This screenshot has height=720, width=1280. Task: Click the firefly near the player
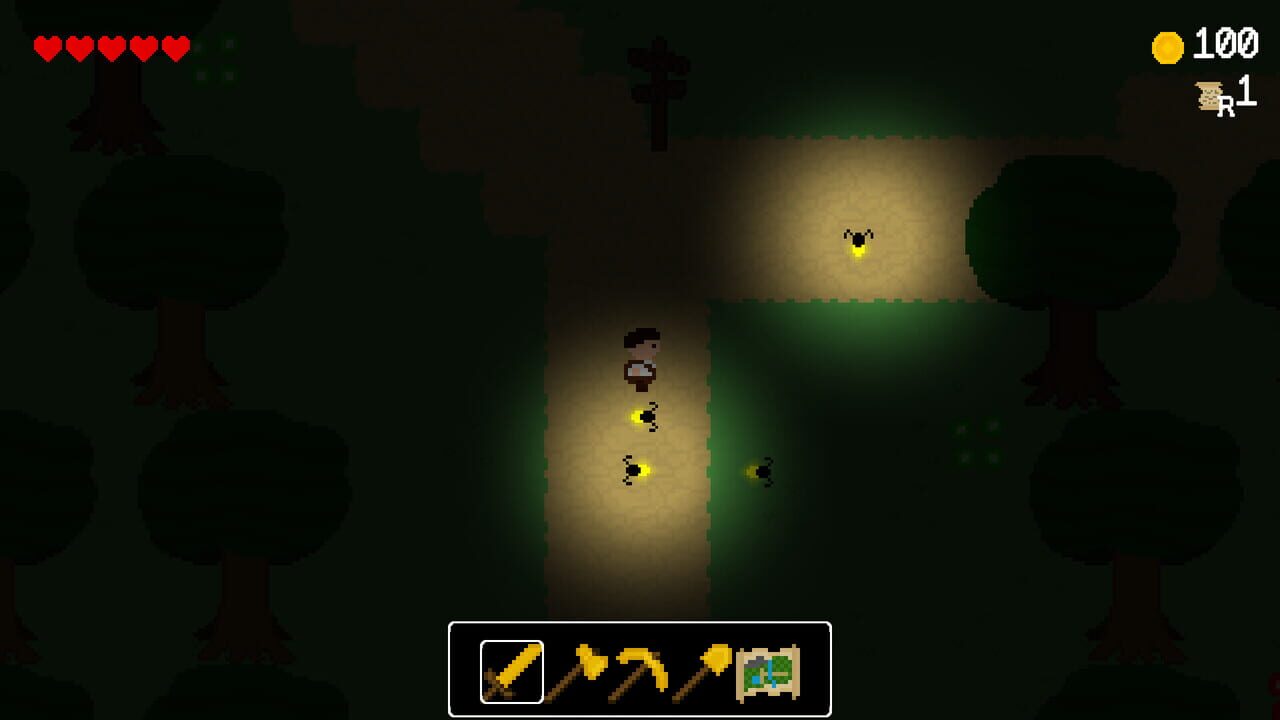click(645, 415)
